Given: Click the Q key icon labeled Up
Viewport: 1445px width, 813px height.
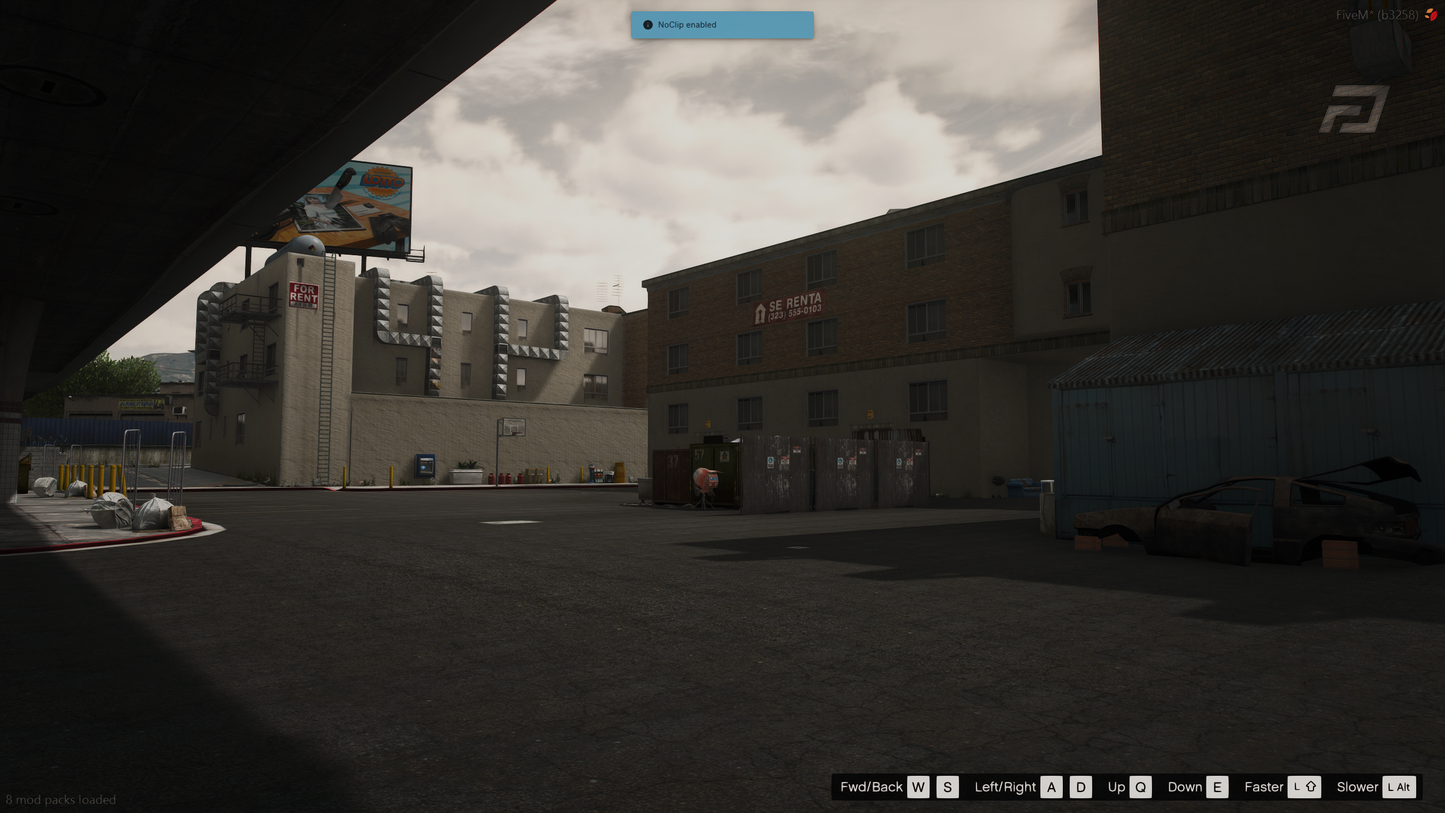Looking at the screenshot, I should tap(1142, 787).
